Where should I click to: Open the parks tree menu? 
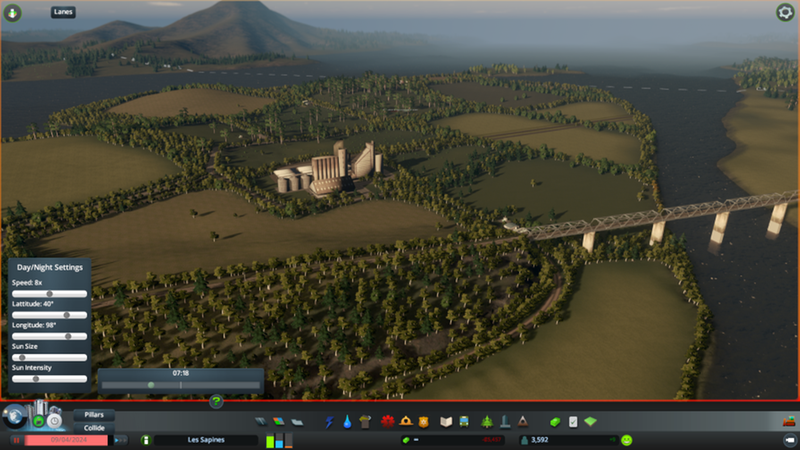(x=487, y=421)
